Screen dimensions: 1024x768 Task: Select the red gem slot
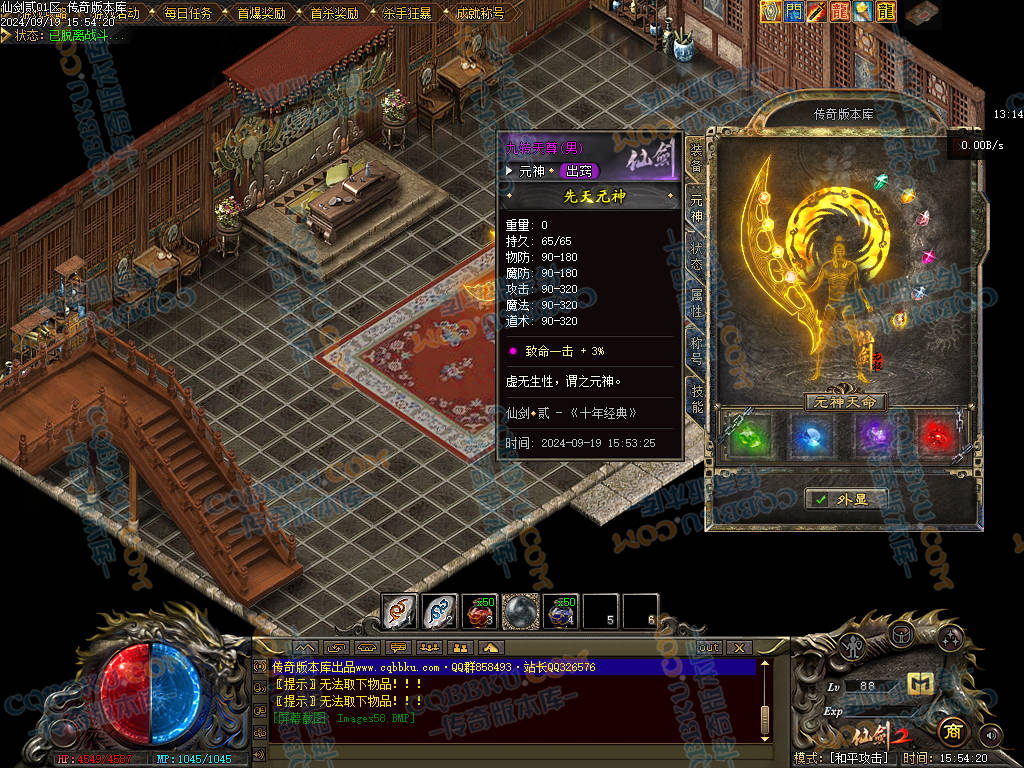(938, 437)
